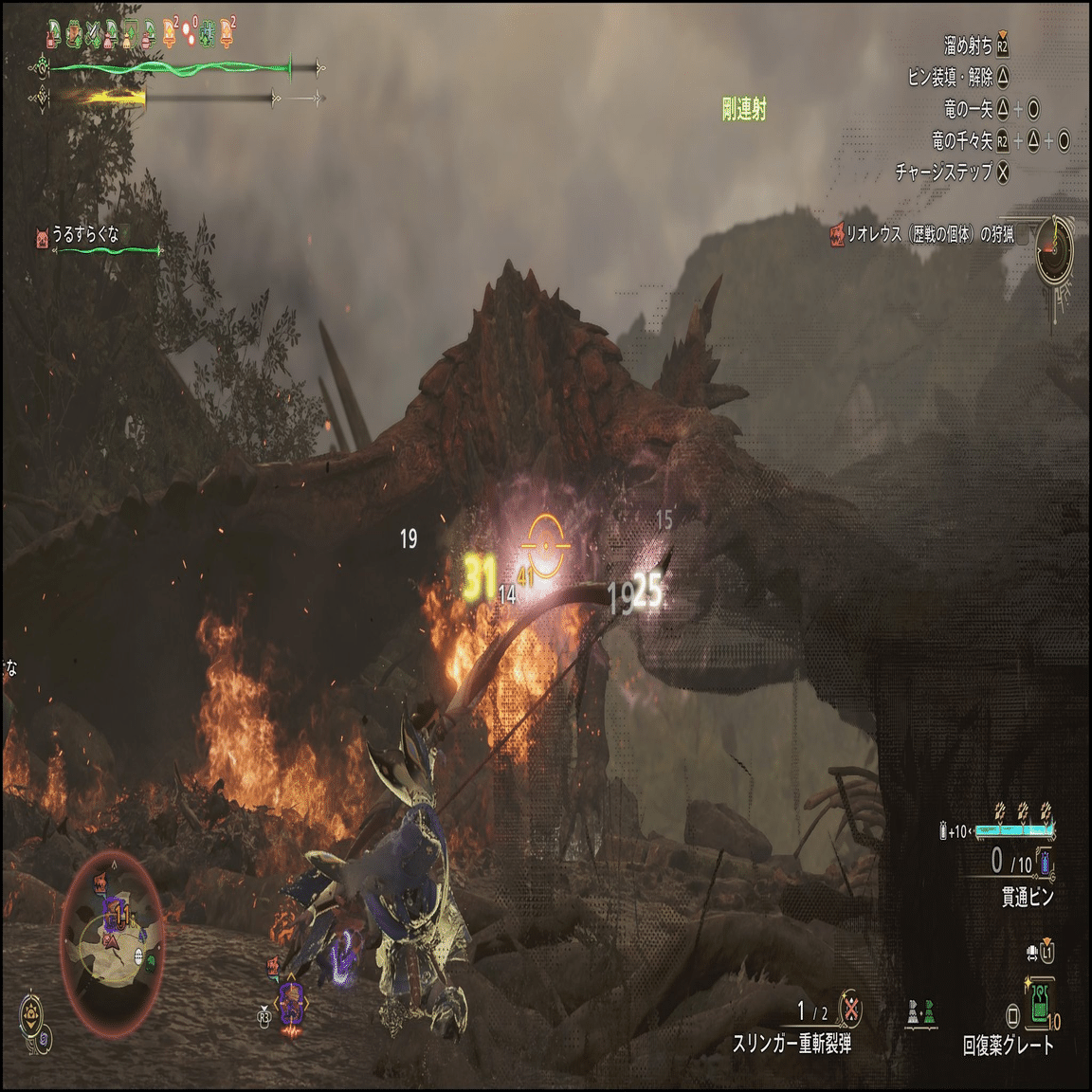Click the quest clock dial icon

click(1053, 248)
